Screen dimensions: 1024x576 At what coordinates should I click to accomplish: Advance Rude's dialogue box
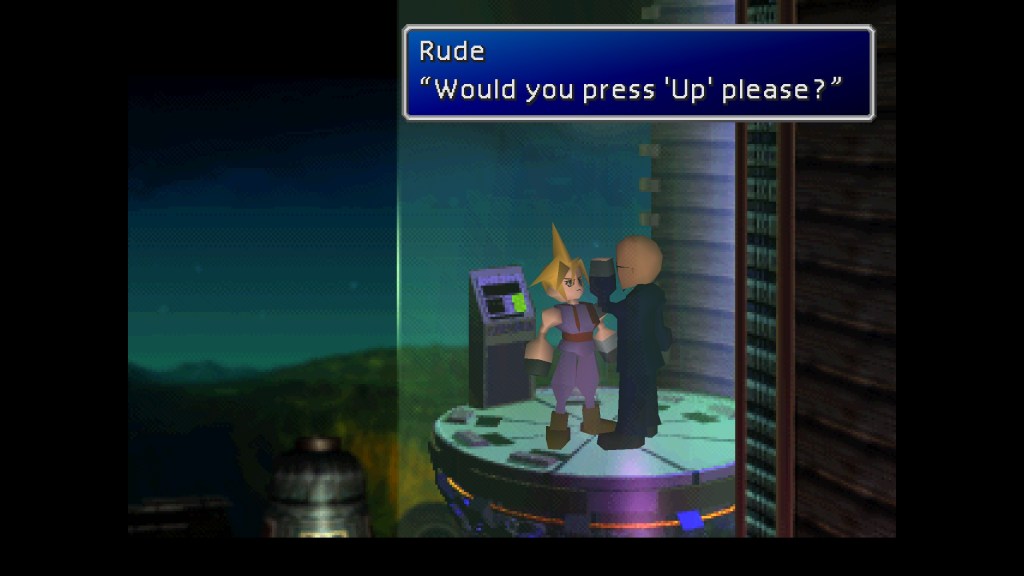[x=638, y=73]
